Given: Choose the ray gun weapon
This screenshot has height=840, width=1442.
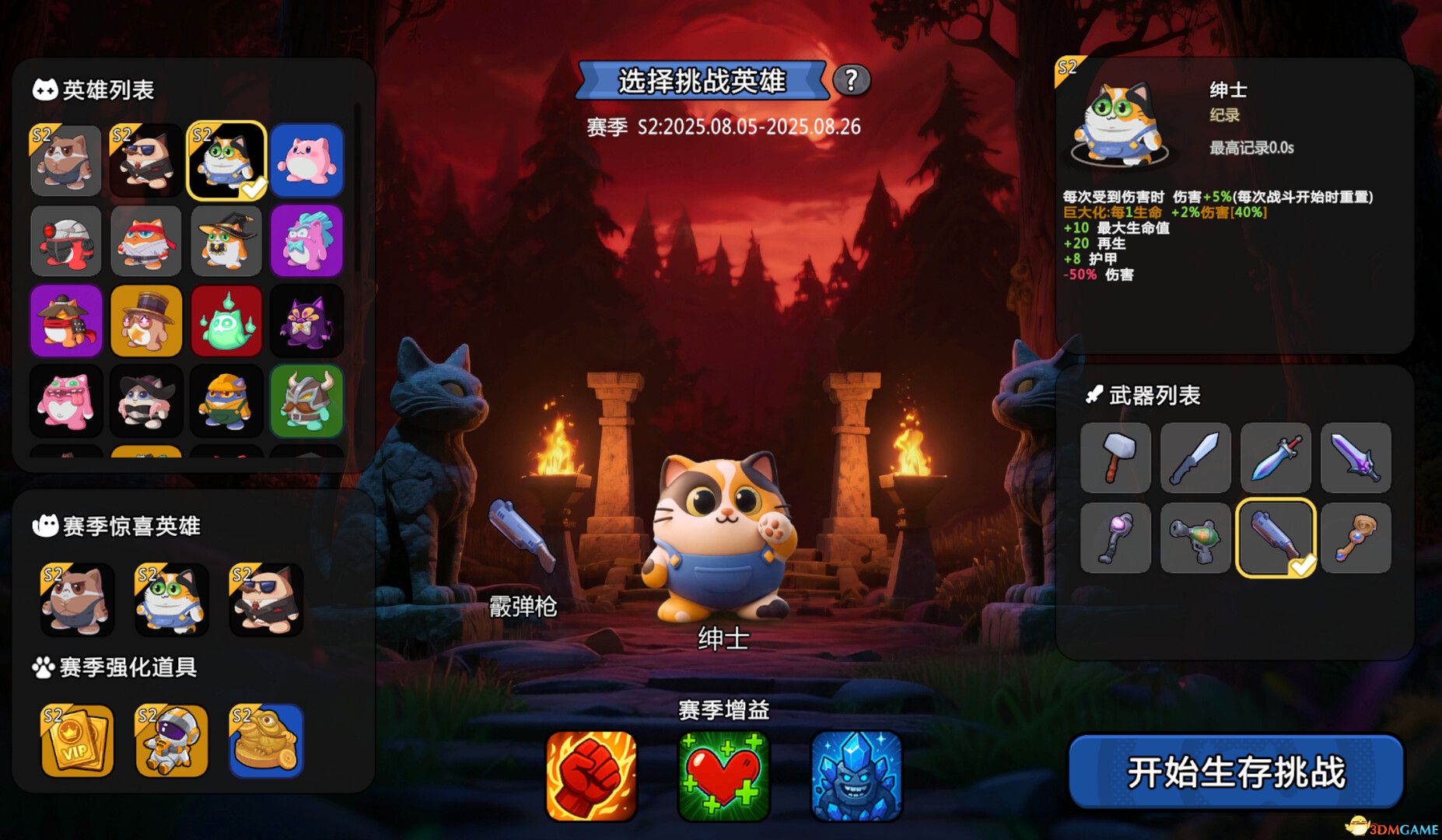Looking at the screenshot, I should [1195, 538].
